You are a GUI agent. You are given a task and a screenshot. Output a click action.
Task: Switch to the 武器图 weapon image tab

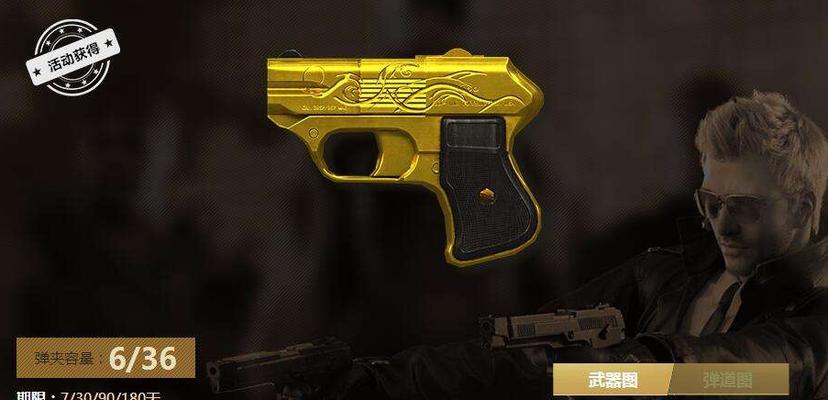pos(610,380)
